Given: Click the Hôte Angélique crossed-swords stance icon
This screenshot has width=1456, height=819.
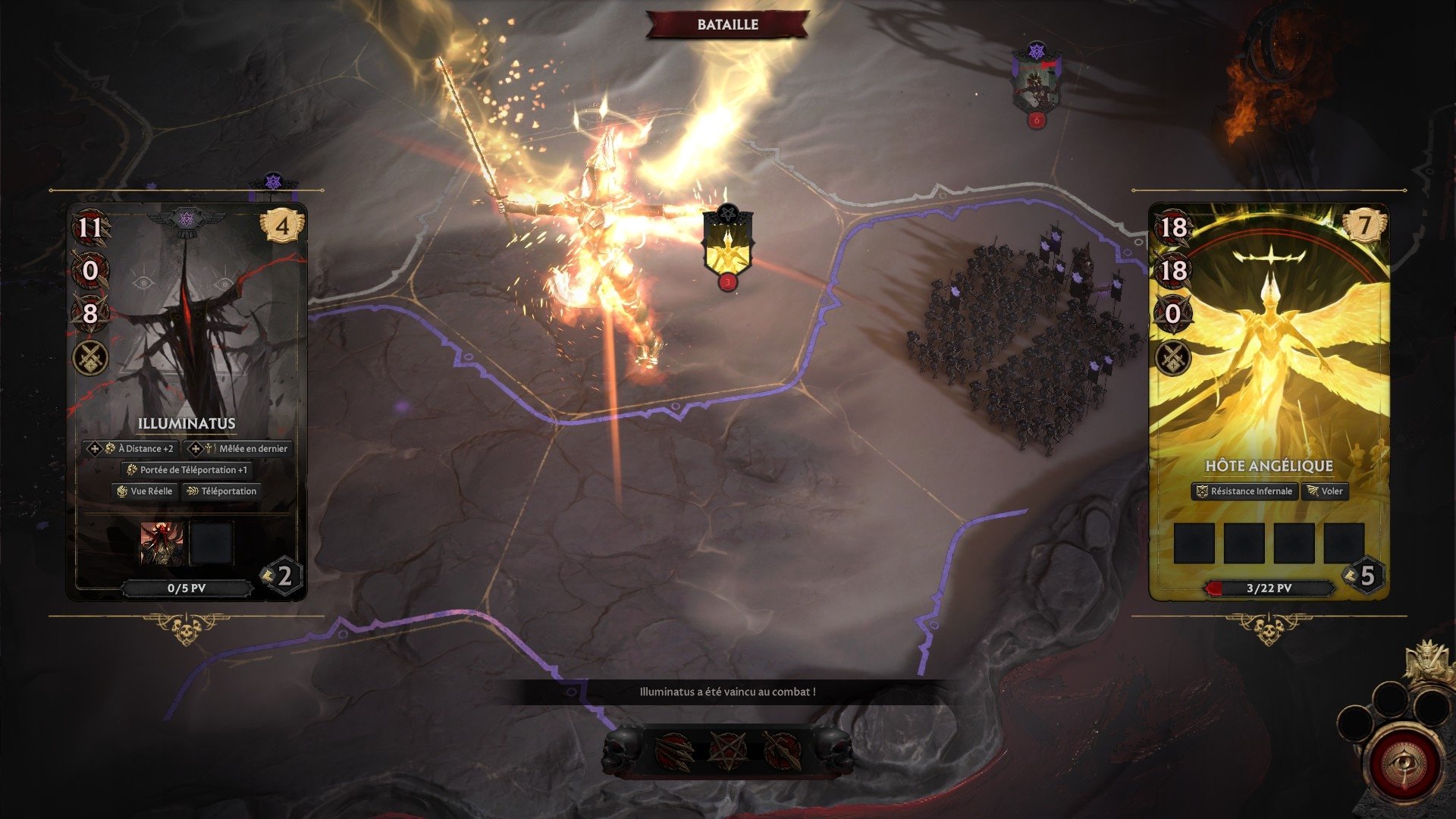Looking at the screenshot, I should pos(1173,358).
